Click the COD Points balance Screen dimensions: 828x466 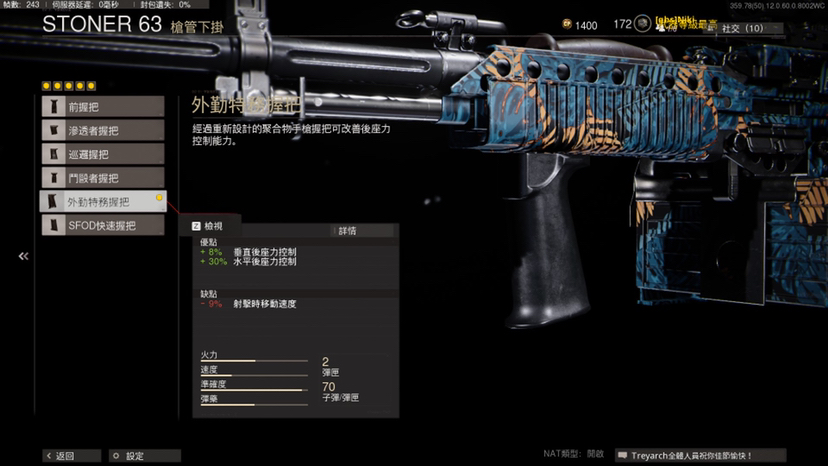pos(578,26)
